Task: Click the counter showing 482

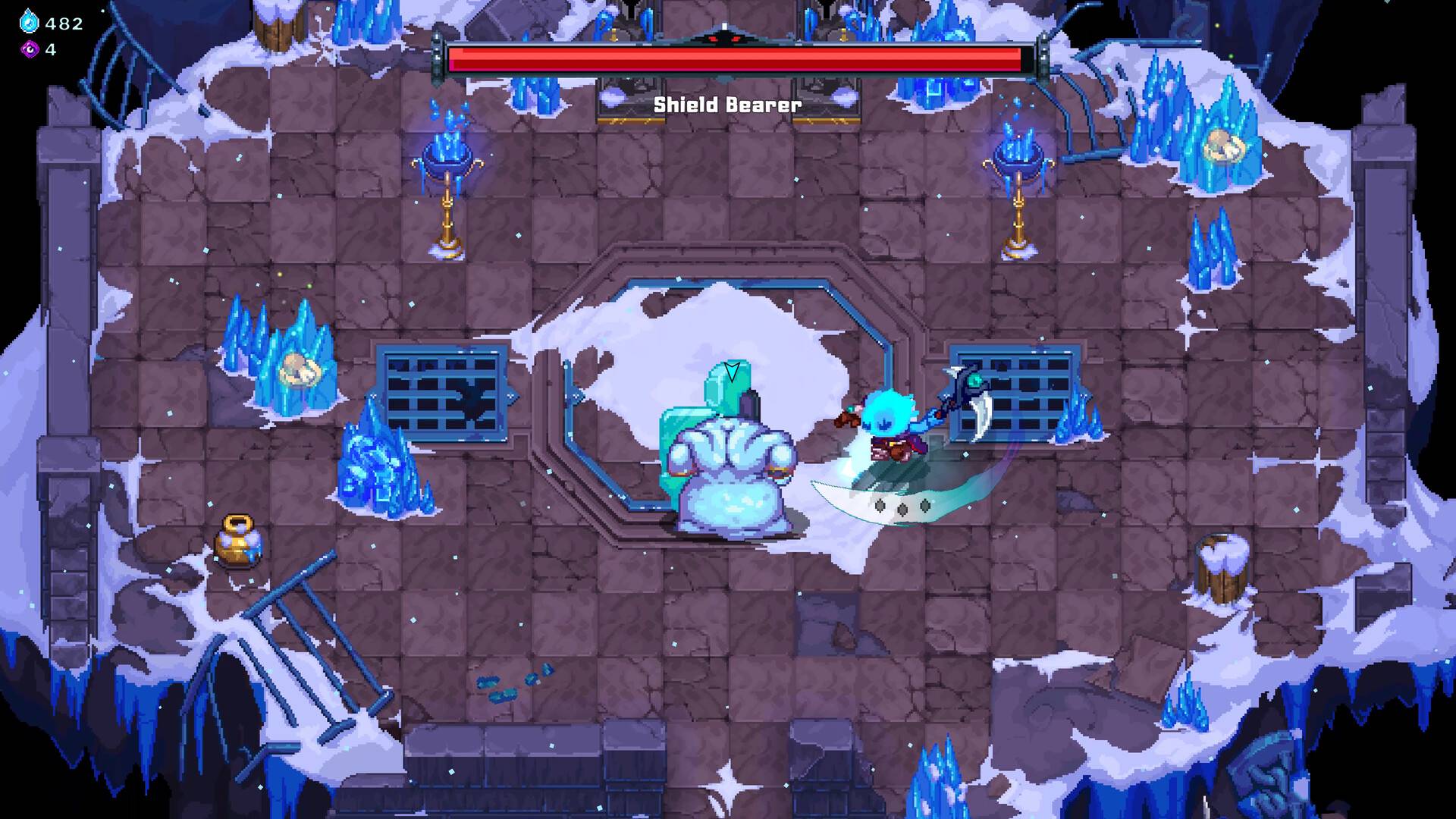Action: tap(64, 22)
